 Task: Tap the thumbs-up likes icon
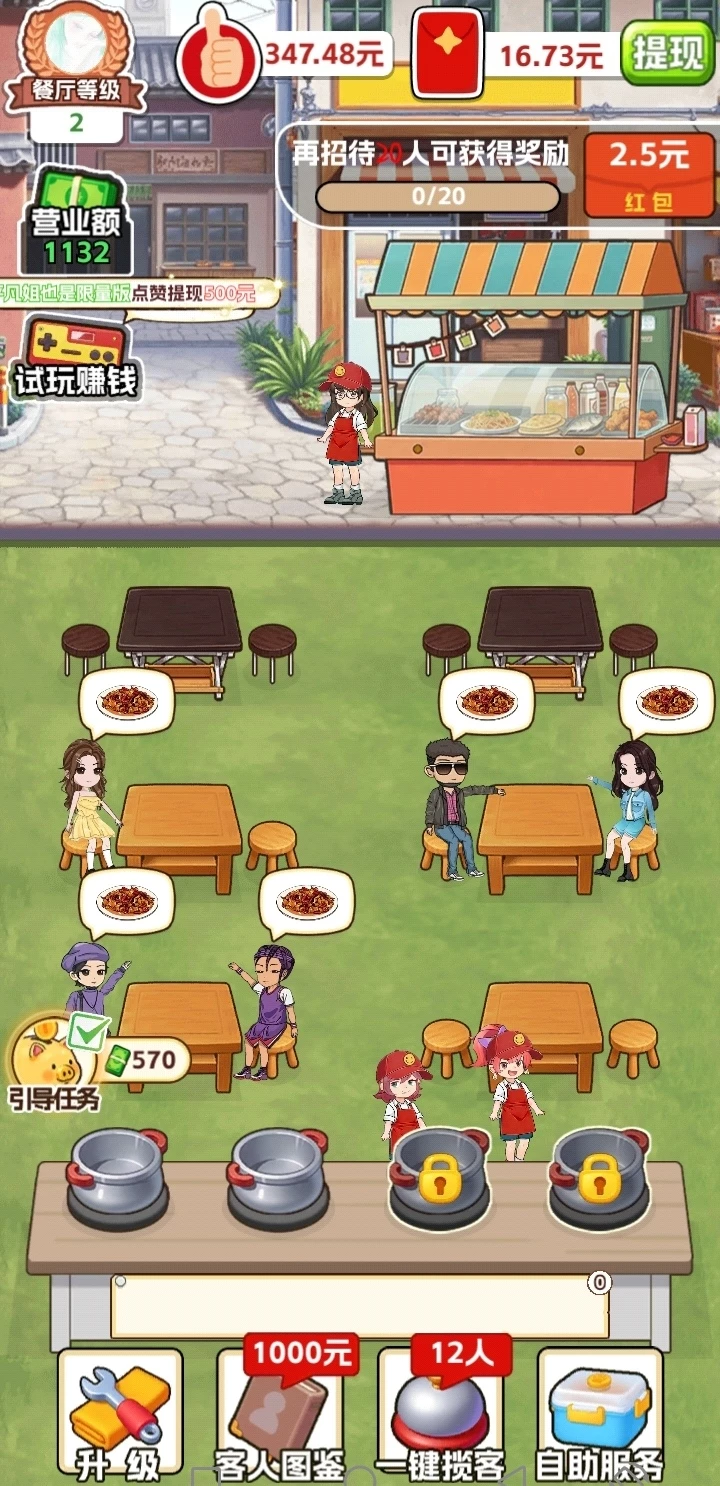tap(217, 53)
